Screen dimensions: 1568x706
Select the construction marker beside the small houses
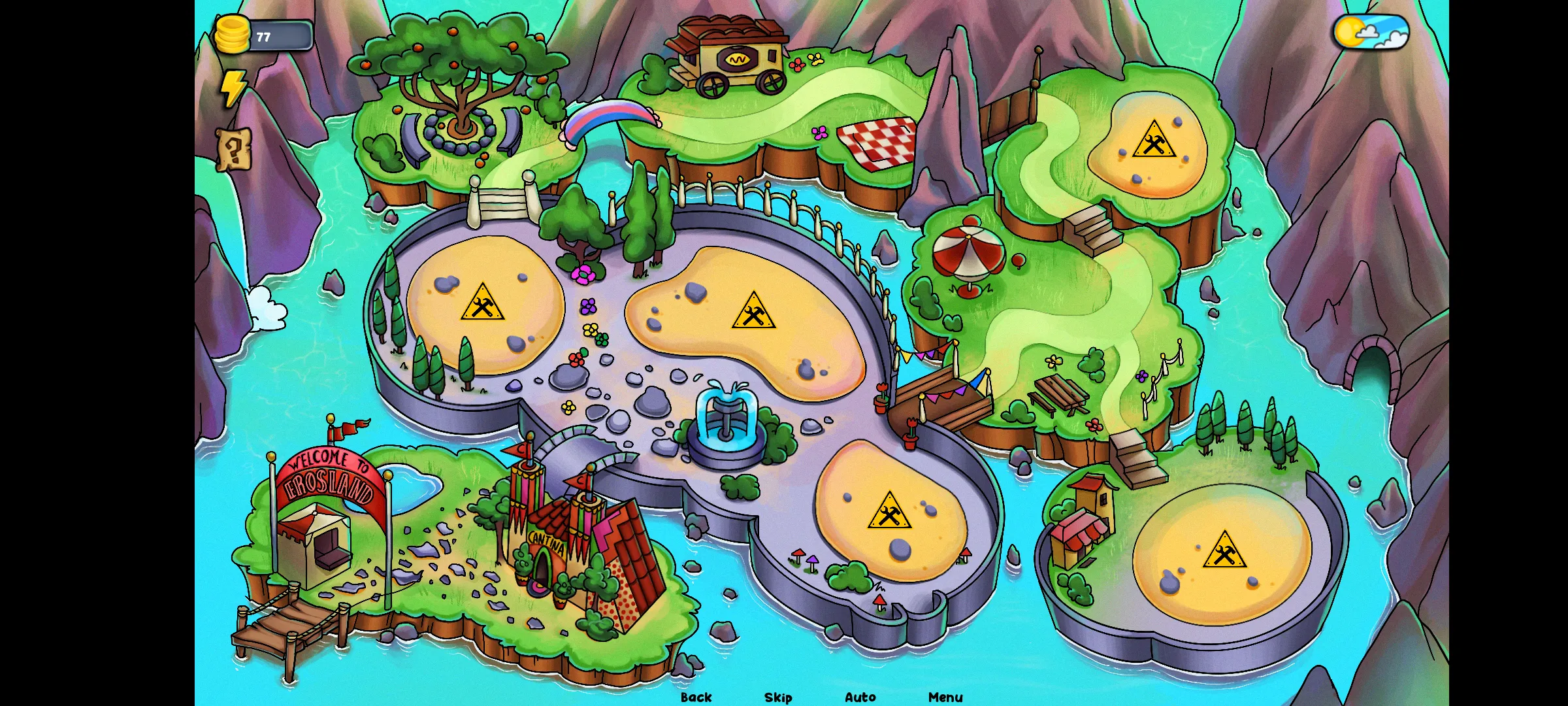[x=1224, y=550]
